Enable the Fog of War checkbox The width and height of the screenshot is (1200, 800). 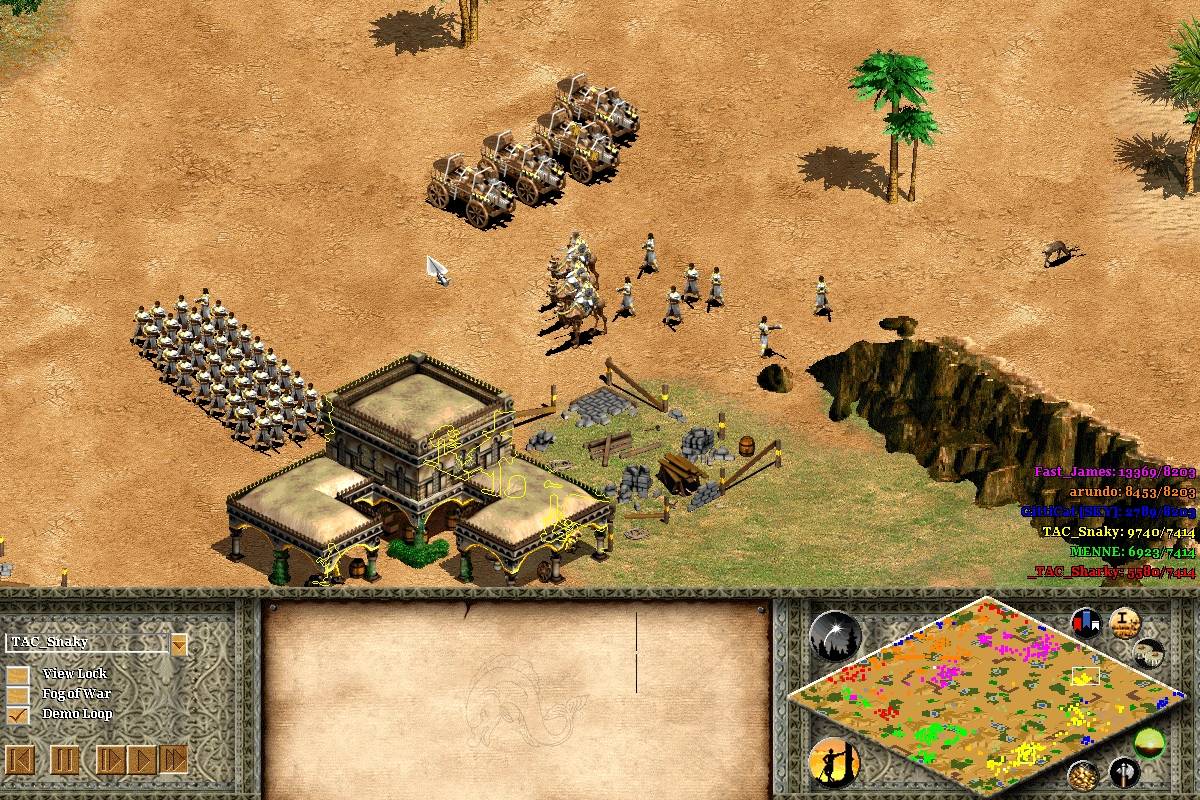click(18, 694)
